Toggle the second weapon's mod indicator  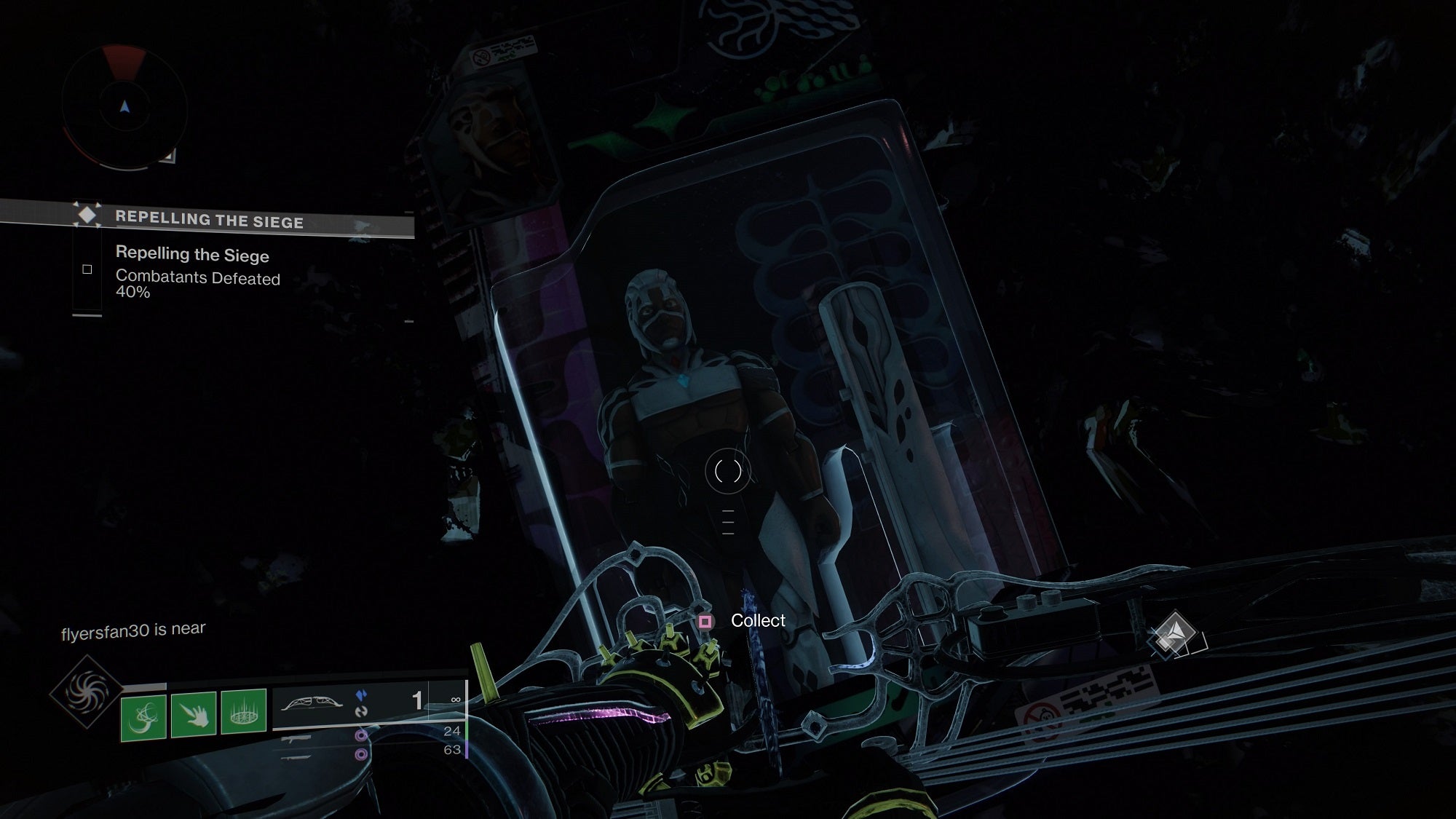pos(361,756)
